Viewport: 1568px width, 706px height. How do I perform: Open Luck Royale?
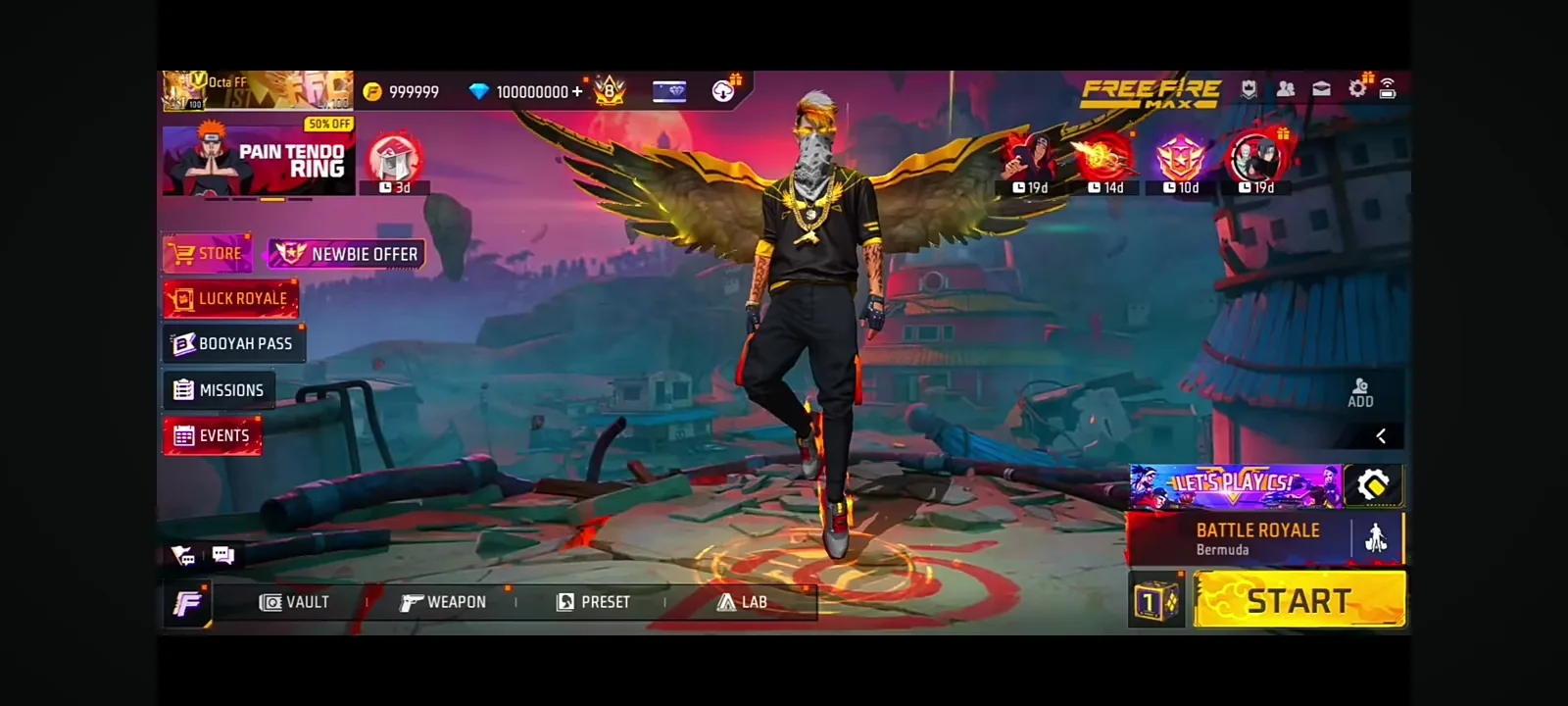[x=230, y=298]
